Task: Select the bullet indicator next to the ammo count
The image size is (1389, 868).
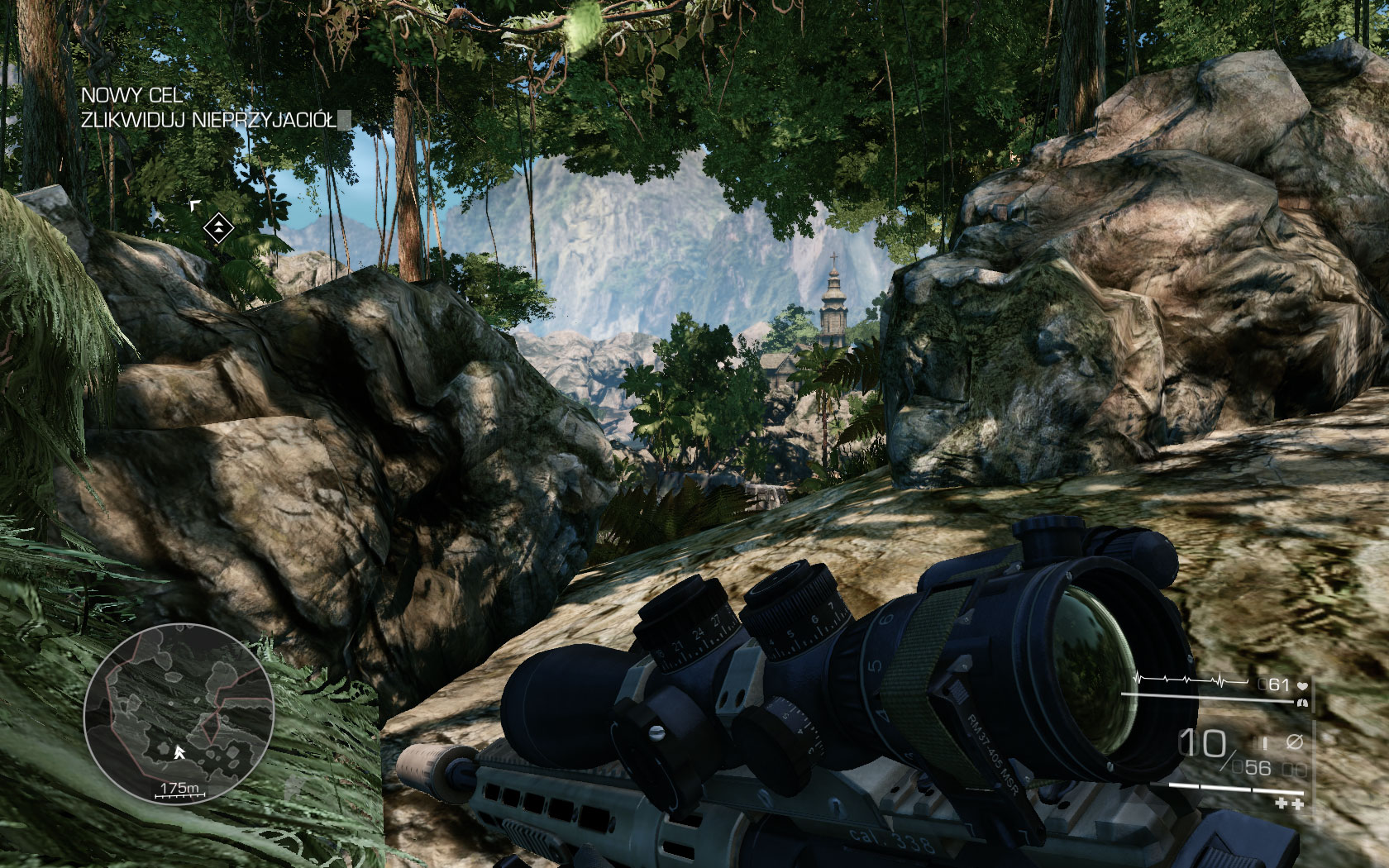Action: tap(1264, 742)
